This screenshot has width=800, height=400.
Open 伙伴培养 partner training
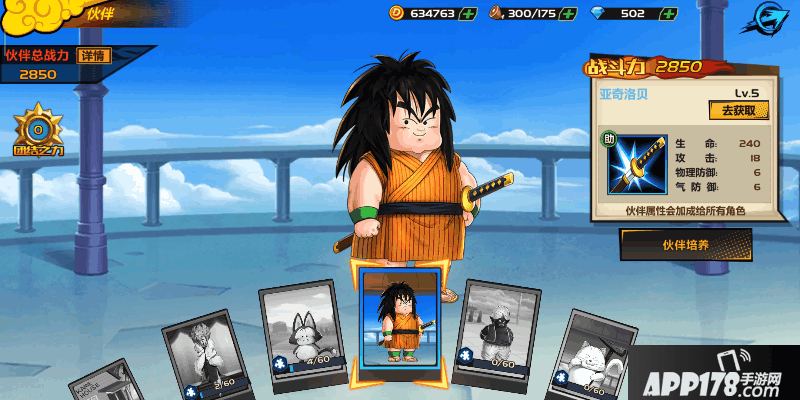pos(685,244)
